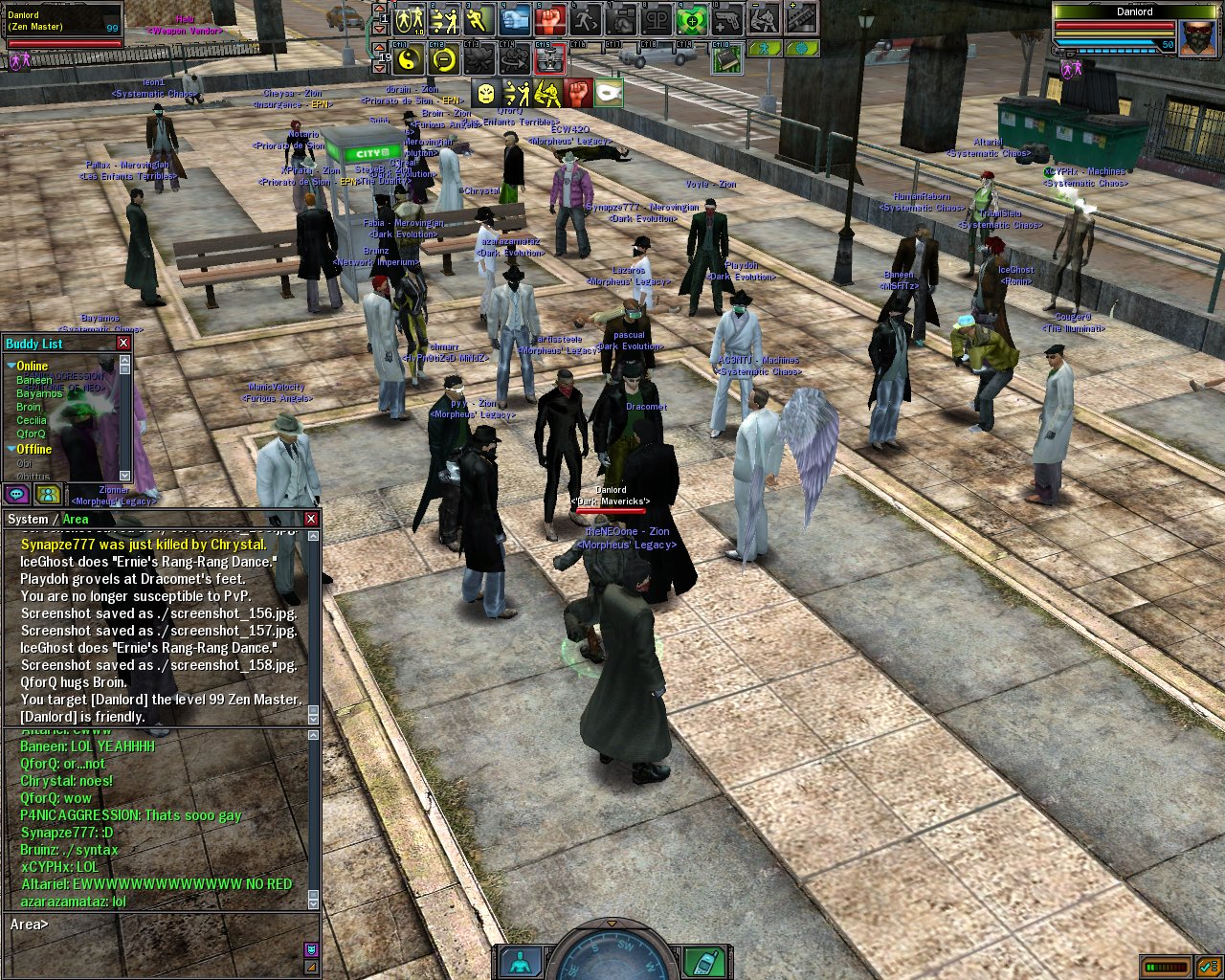Image resolution: width=1225 pixels, height=980 pixels.
Task: Activate the blue fist ability in slot 4
Action: (x=515, y=19)
